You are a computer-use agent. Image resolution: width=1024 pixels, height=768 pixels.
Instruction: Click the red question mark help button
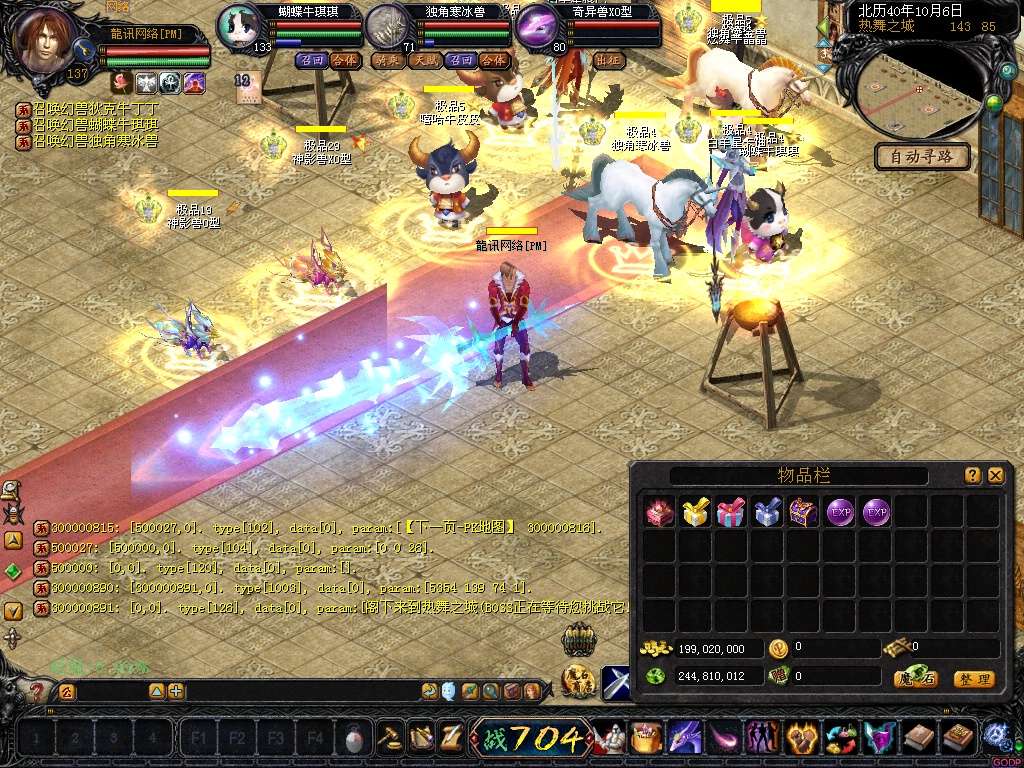tap(37, 691)
